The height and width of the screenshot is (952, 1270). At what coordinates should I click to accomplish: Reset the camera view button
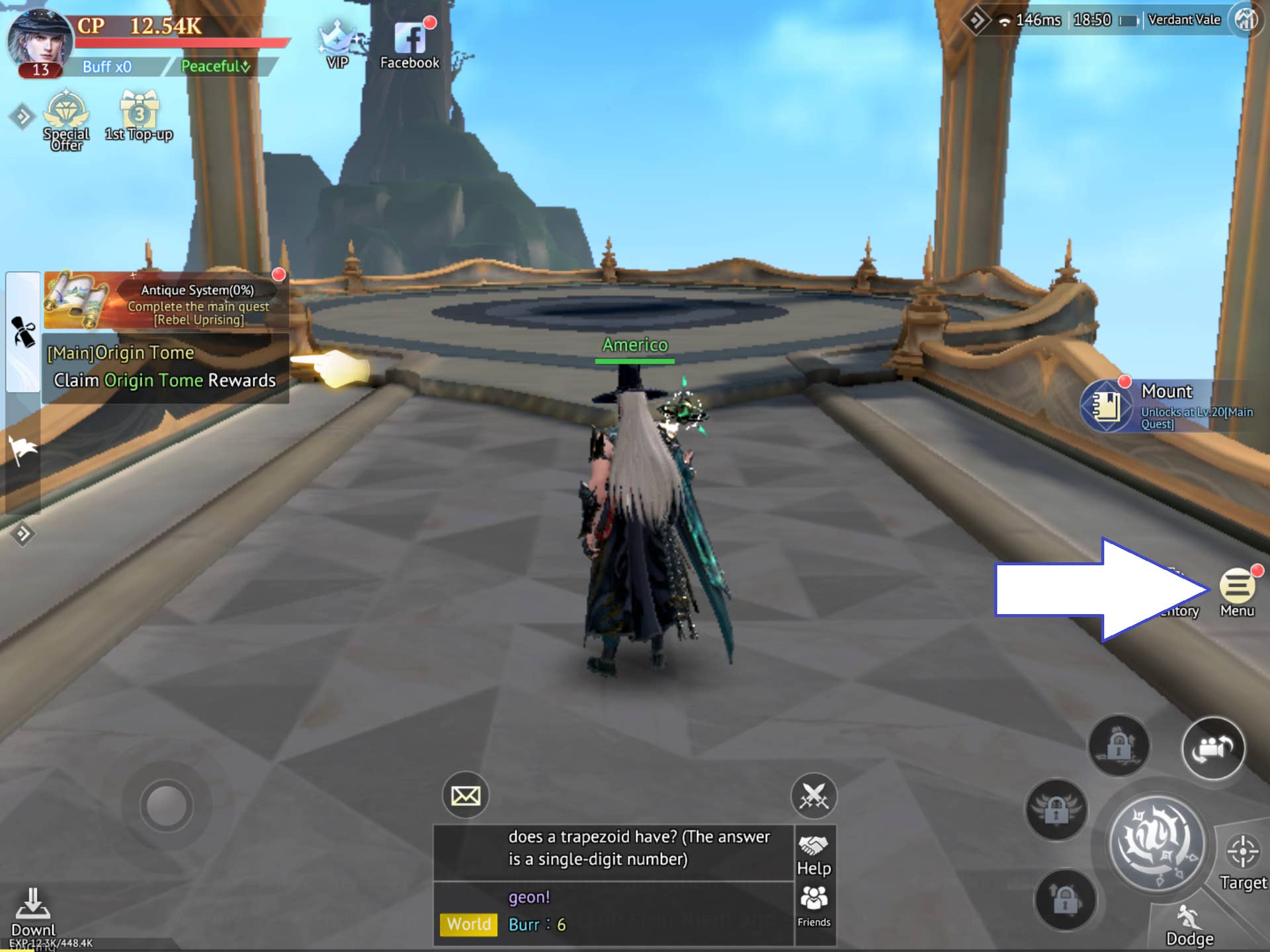click(x=1213, y=748)
